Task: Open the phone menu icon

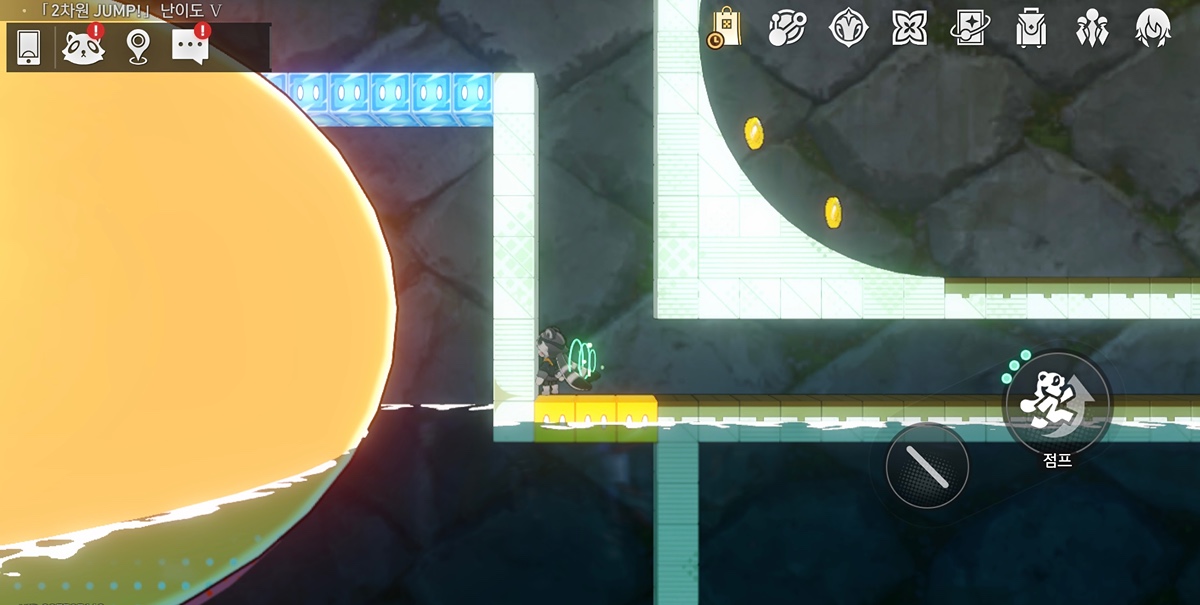Action: 29,47
